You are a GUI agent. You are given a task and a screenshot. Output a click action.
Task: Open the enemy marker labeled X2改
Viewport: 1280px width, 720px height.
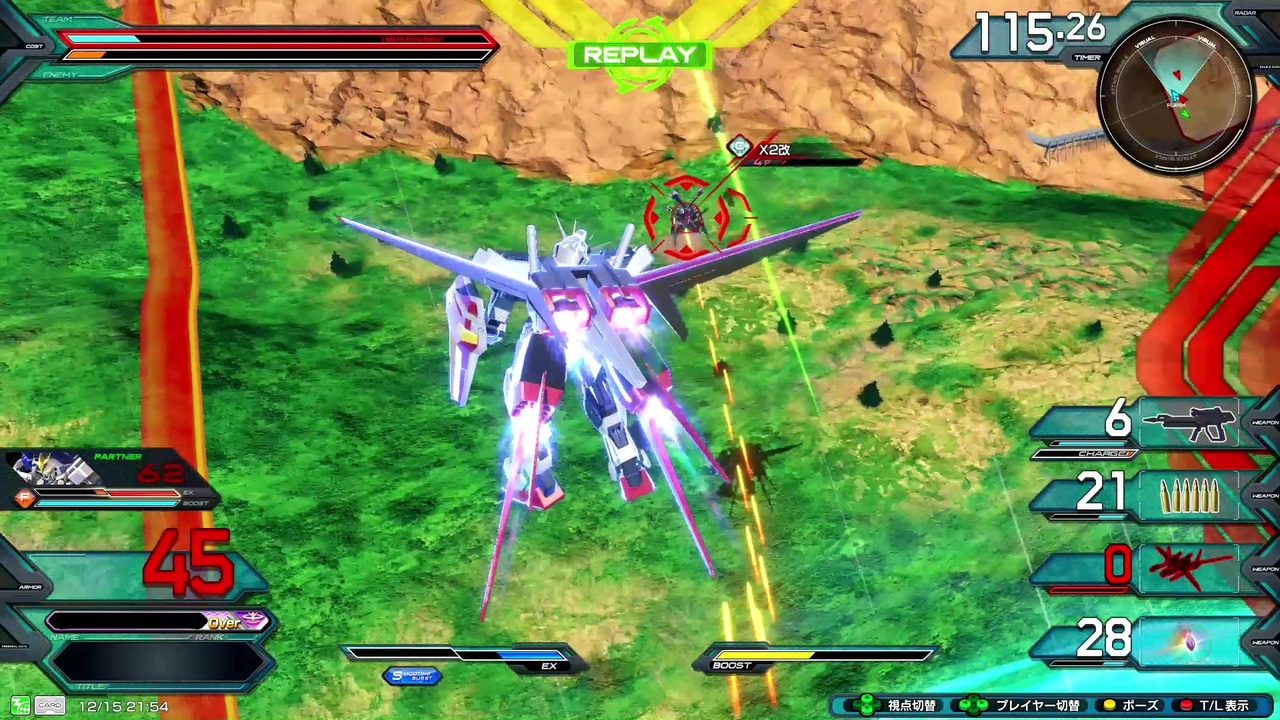point(775,149)
